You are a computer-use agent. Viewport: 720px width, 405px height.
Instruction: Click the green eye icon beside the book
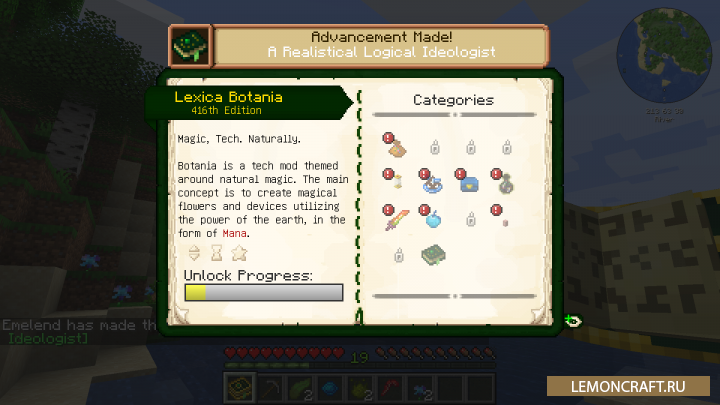(572, 320)
